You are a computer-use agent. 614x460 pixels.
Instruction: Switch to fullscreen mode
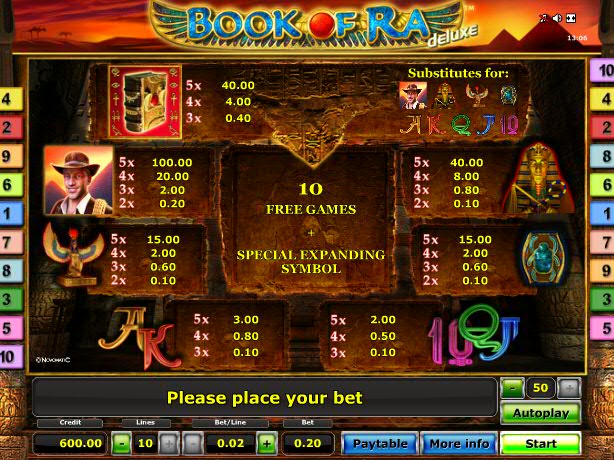tap(570, 19)
